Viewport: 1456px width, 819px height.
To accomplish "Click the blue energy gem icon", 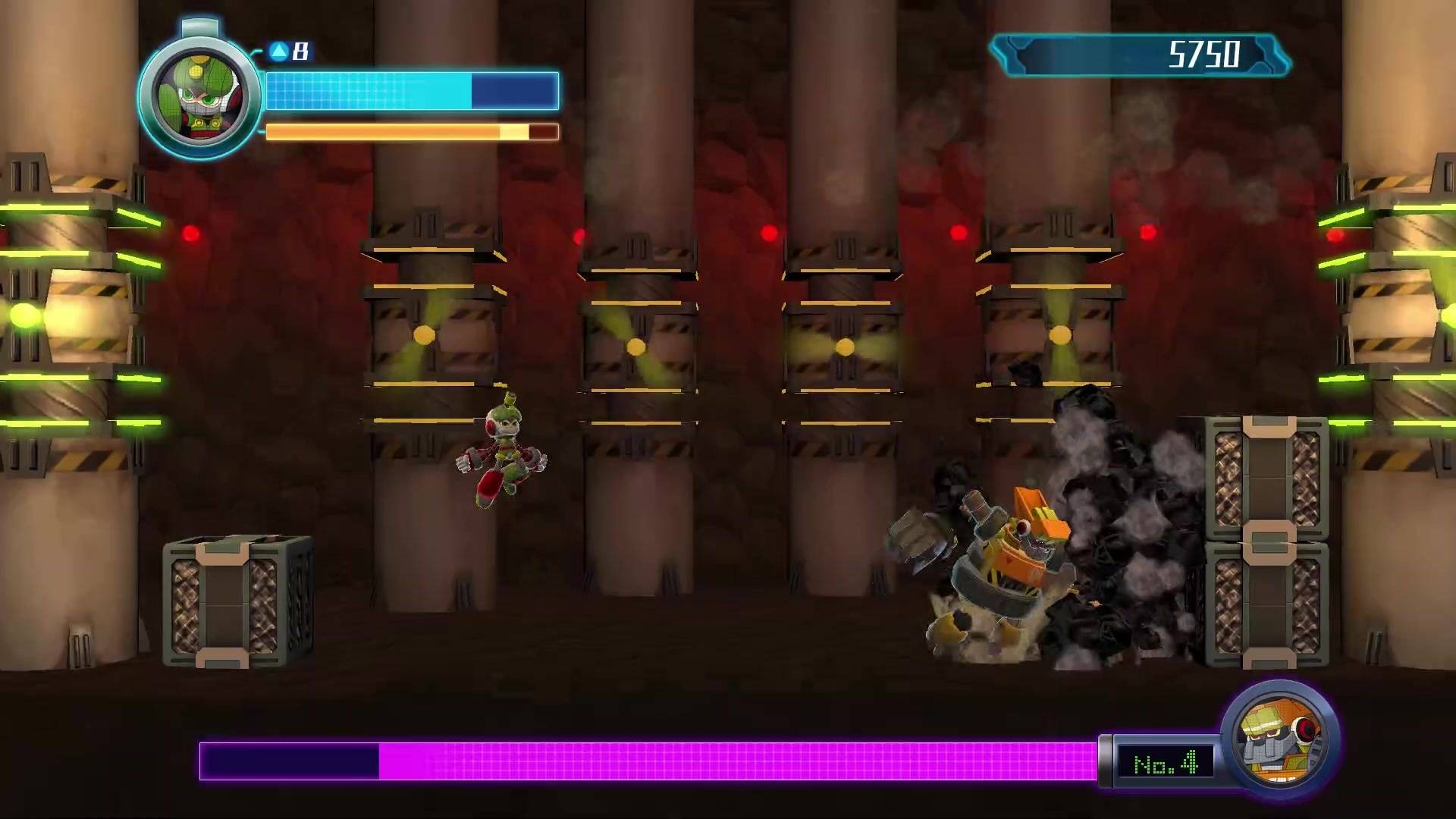I will coord(280,52).
